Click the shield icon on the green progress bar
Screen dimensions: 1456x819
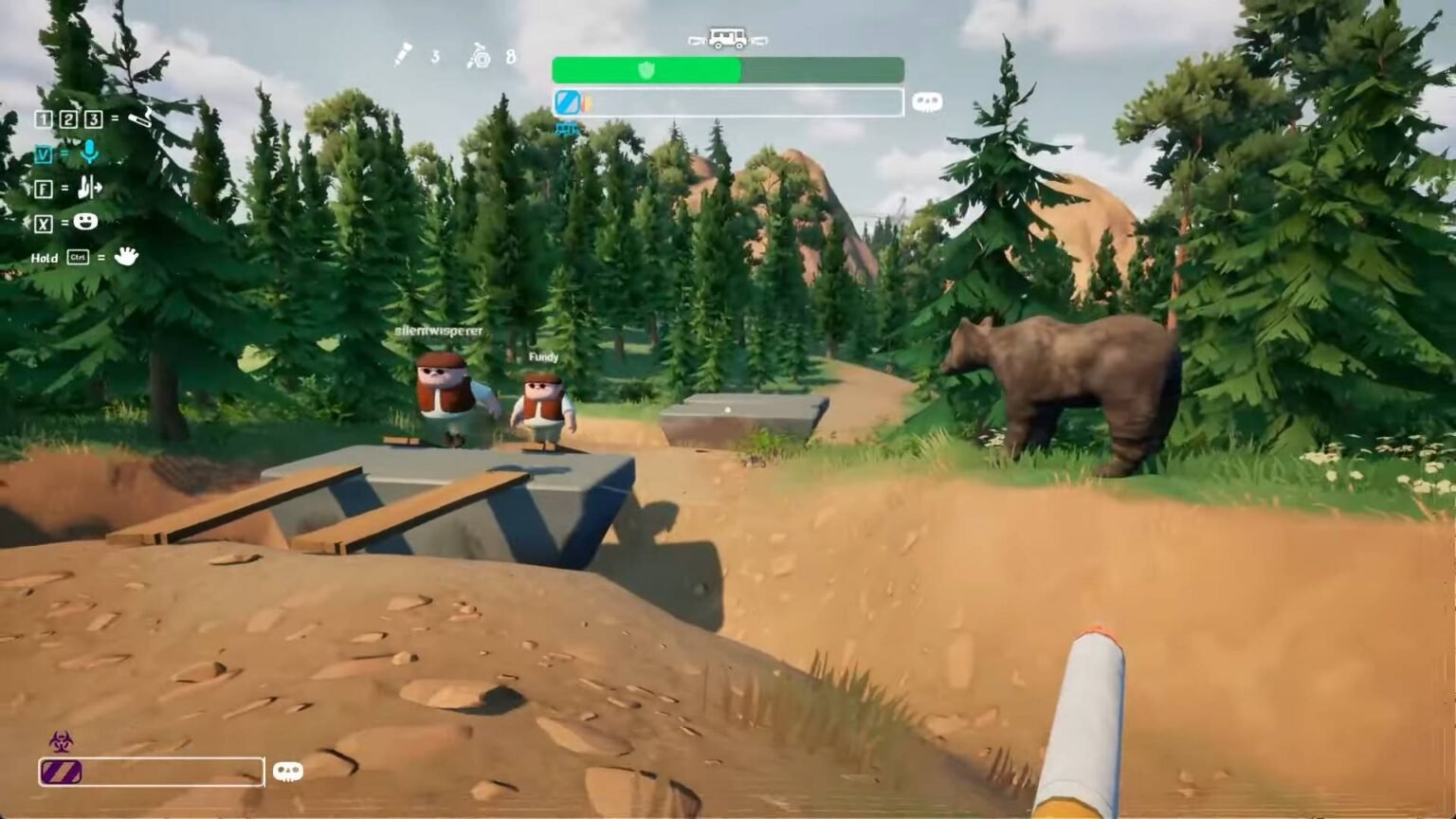pos(646,68)
